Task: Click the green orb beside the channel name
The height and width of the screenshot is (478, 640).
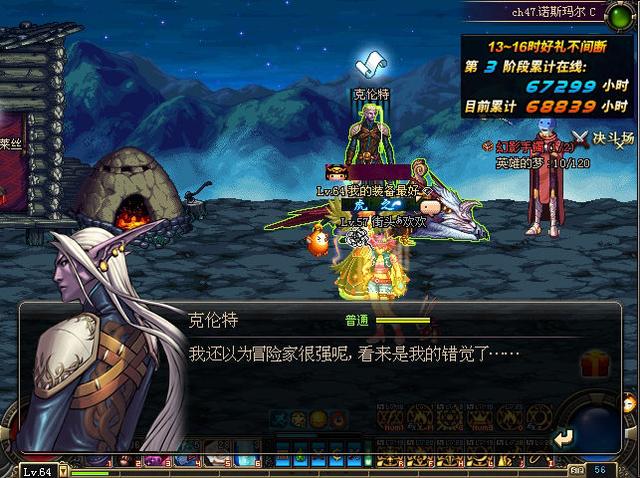Action: (x=622, y=15)
